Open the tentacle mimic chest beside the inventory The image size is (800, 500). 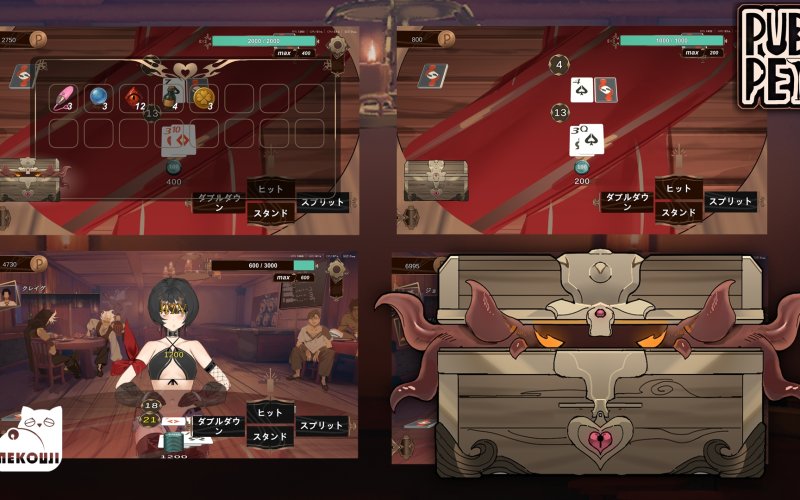tap(28, 178)
